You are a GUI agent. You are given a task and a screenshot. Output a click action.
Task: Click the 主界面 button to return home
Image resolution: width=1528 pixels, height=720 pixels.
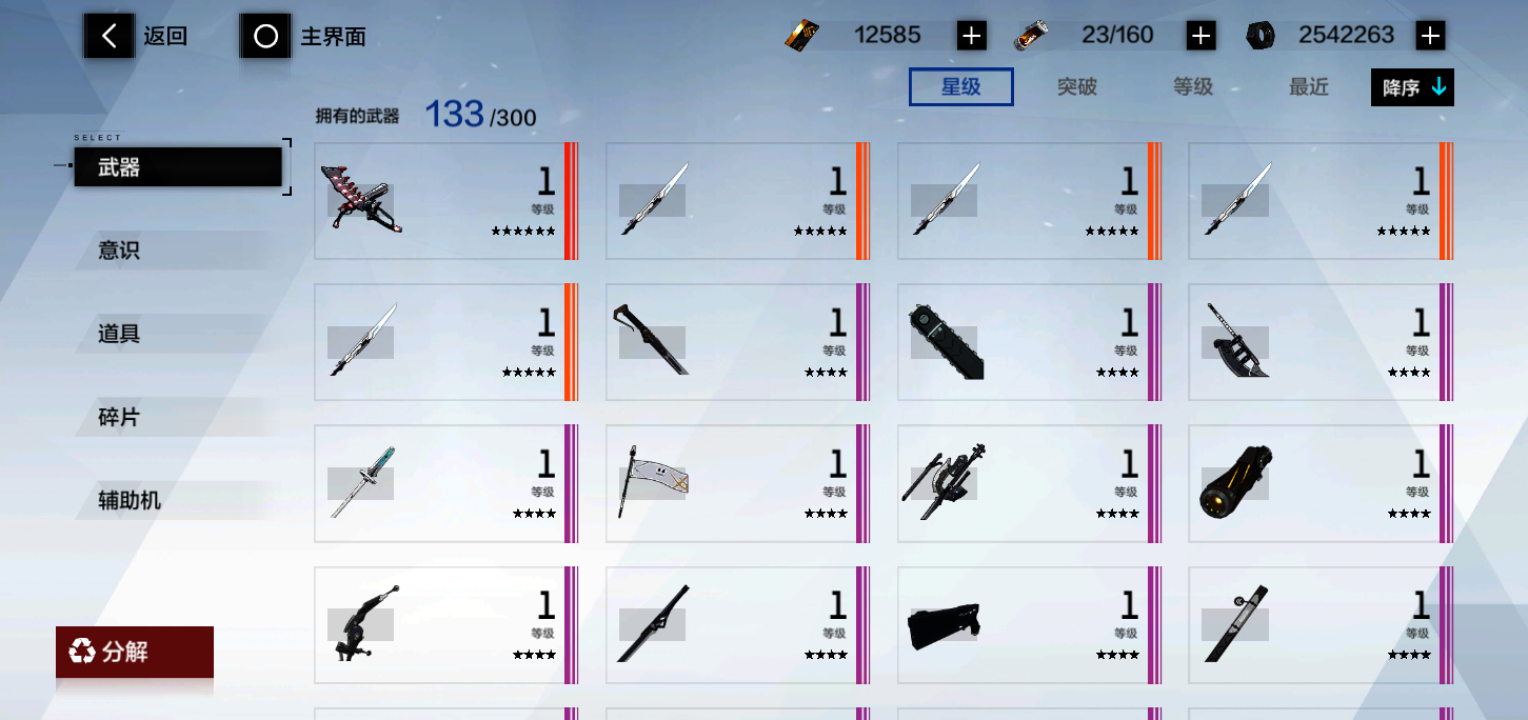point(331,35)
